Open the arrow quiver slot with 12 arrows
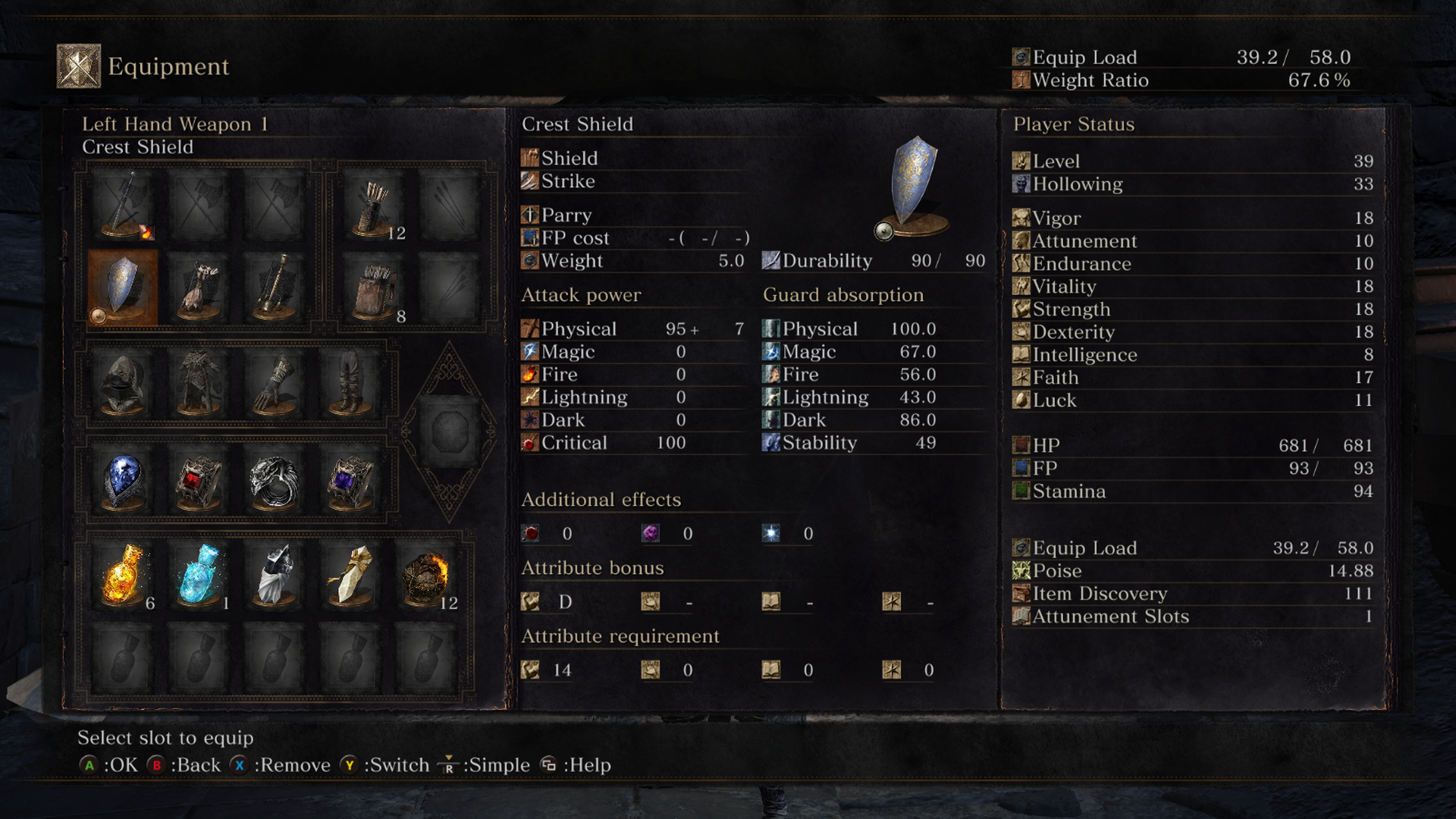The width and height of the screenshot is (1456, 819). pyautogui.click(x=373, y=205)
